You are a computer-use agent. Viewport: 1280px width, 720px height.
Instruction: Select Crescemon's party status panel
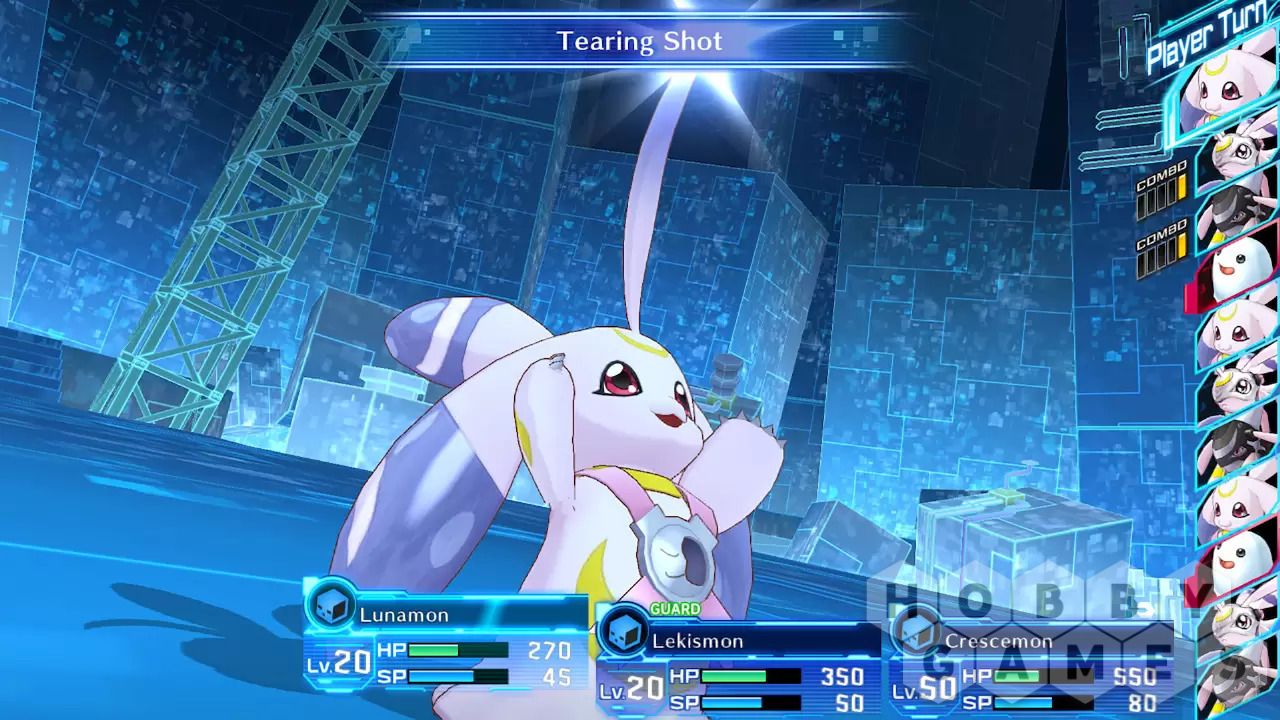[1030, 665]
